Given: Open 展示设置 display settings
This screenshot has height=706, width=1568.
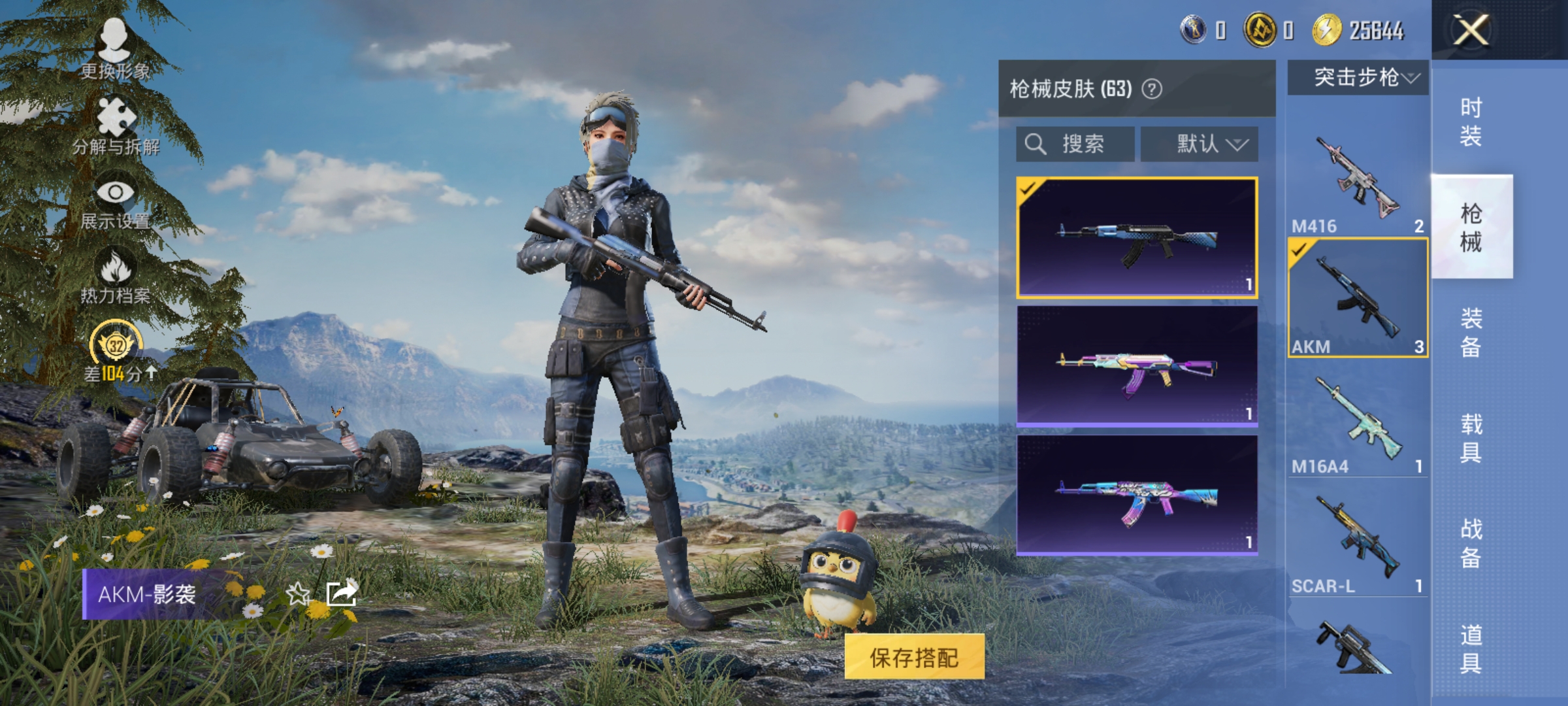Looking at the screenshot, I should [118, 196].
